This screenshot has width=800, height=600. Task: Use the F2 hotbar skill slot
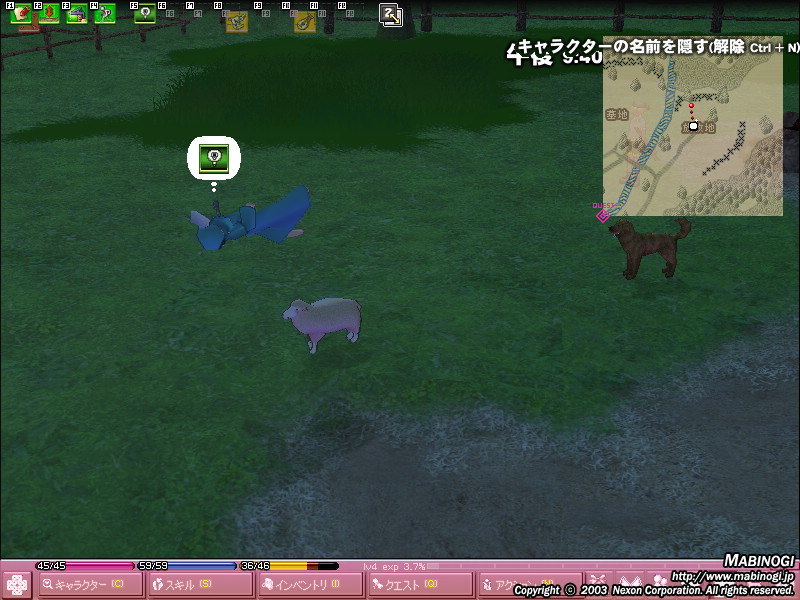pyautogui.click(x=49, y=14)
